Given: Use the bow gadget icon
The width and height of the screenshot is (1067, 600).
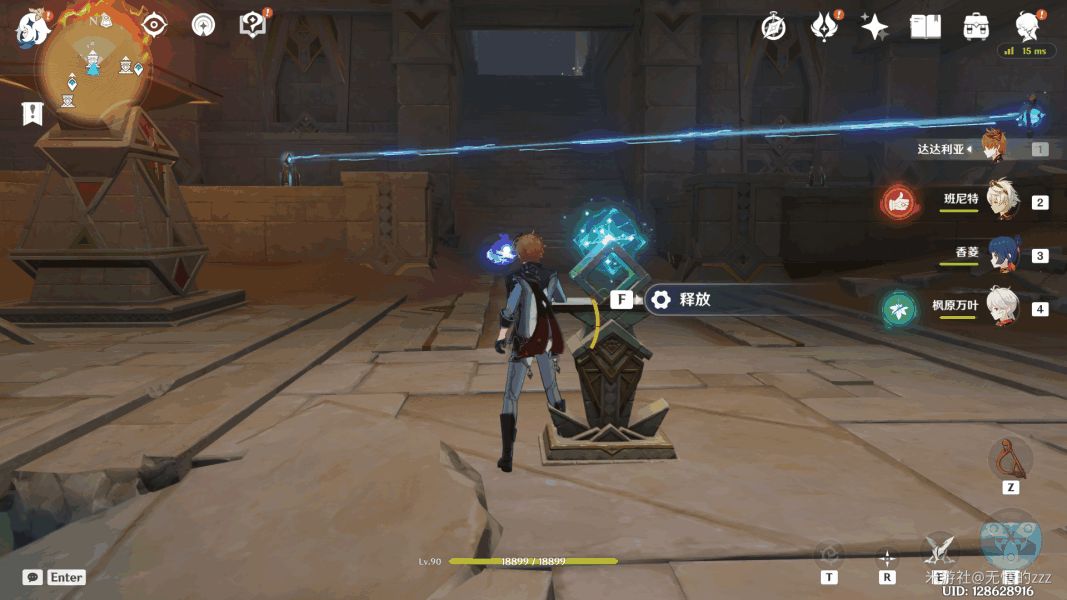Looking at the screenshot, I should 1010,459.
